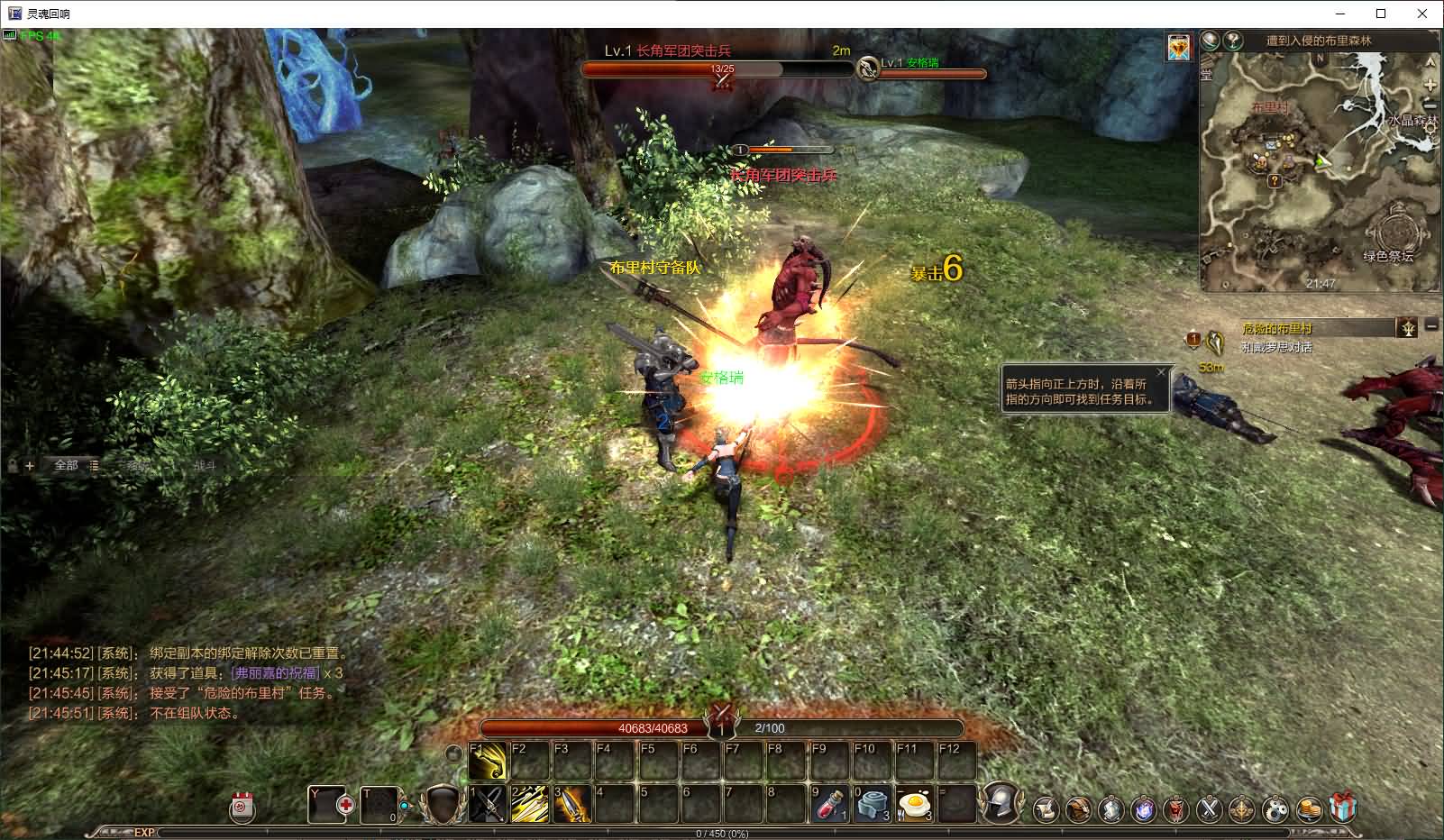Close the arrow direction tutorial tooltip
The height and width of the screenshot is (840, 1444).
pyautogui.click(x=1161, y=372)
